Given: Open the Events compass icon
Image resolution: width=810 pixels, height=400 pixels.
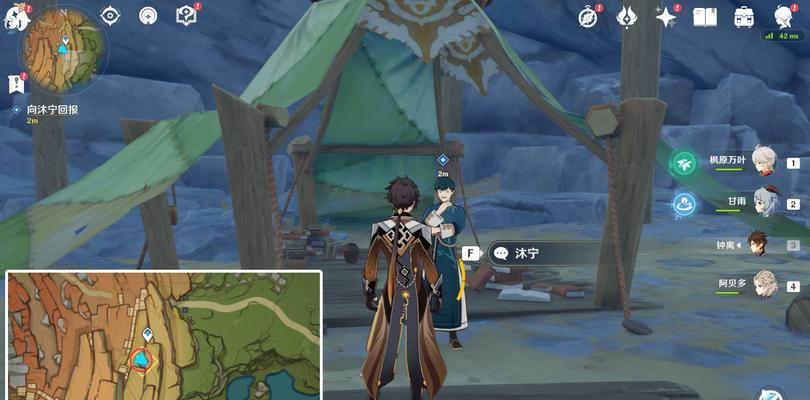Looking at the screenshot, I should click(589, 16).
